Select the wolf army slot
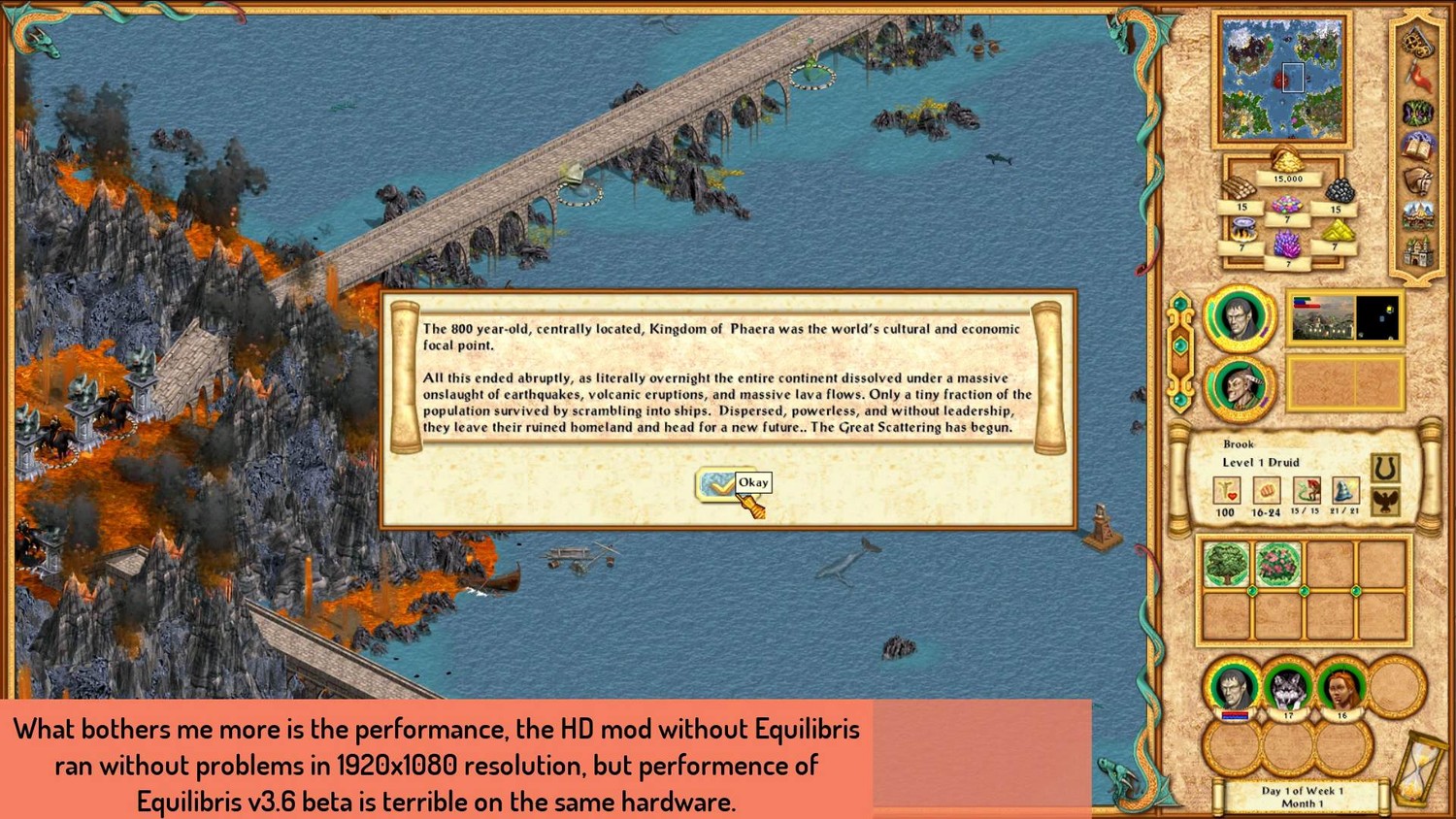This screenshot has height=819, width=1456. (x=1288, y=687)
